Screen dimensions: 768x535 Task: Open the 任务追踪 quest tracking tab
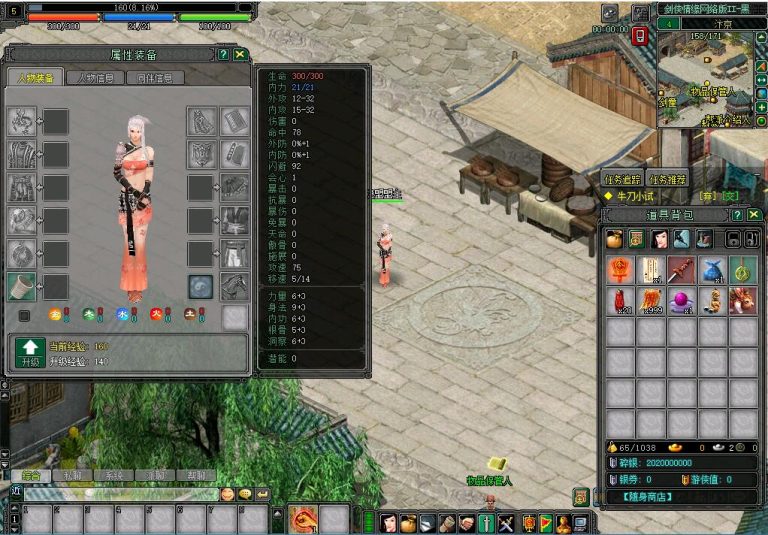click(622, 179)
